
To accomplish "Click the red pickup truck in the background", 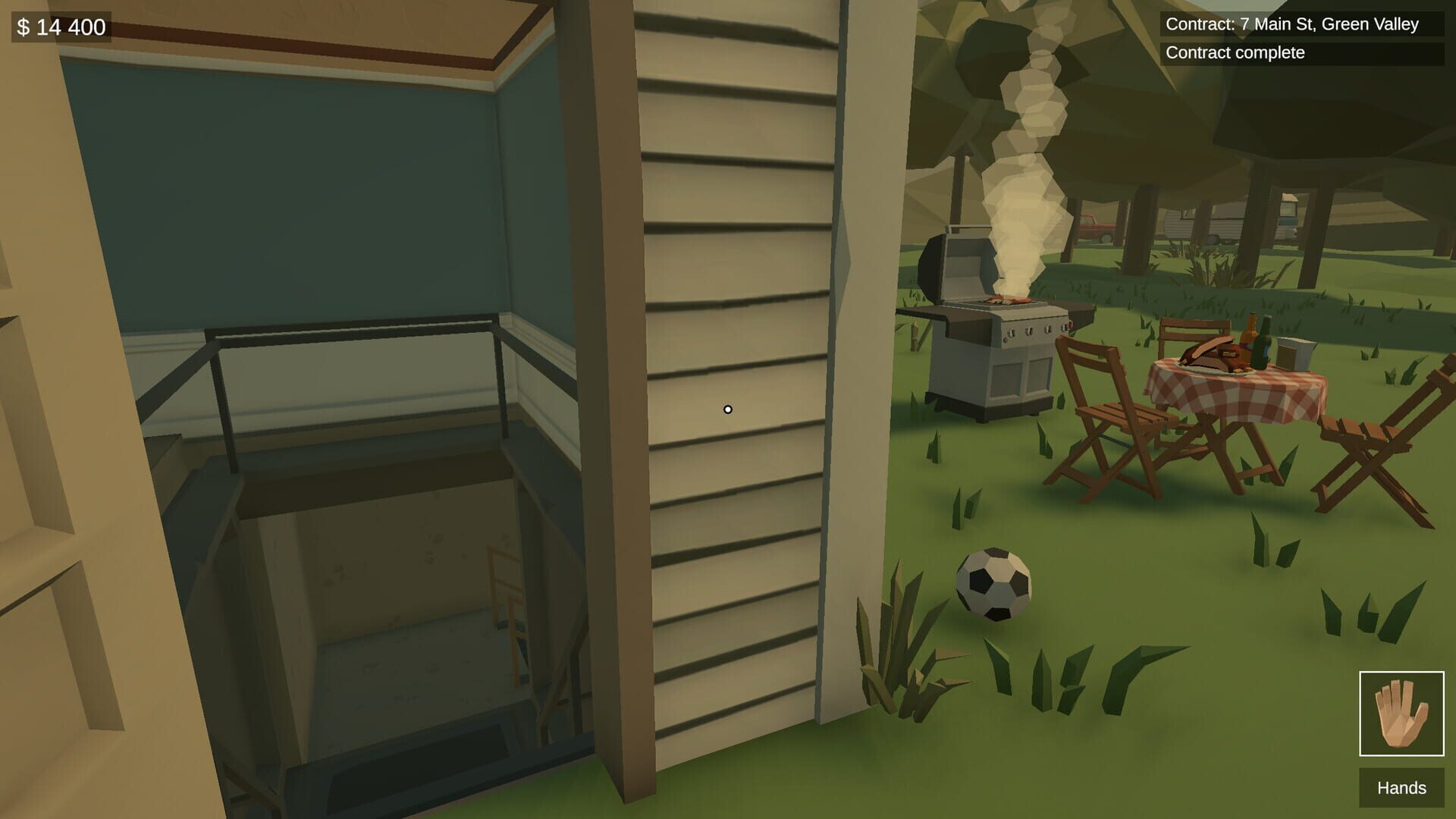I will click(x=1097, y=227).
